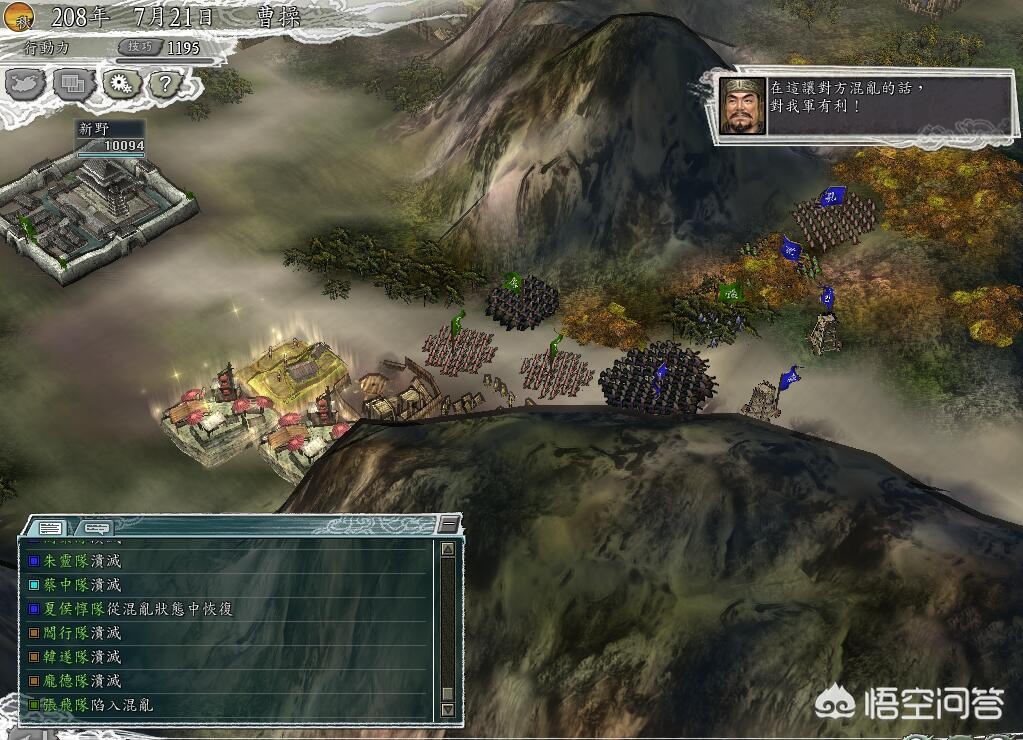This screenshot has width=1023, height=740.
Task: Click the autumn season emblem
Action: click(19, 16)
